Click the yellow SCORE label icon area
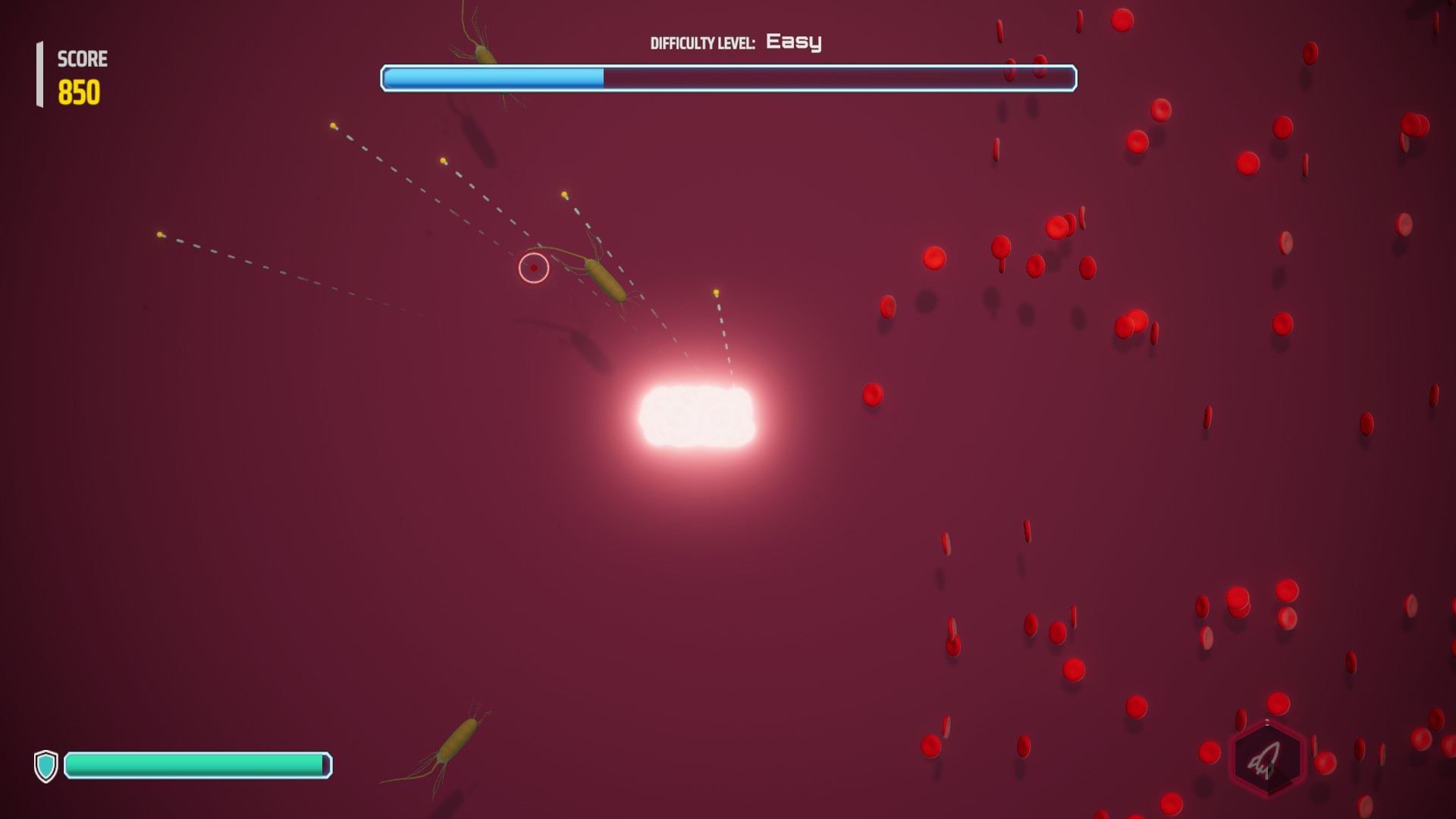 coord(81,58)
